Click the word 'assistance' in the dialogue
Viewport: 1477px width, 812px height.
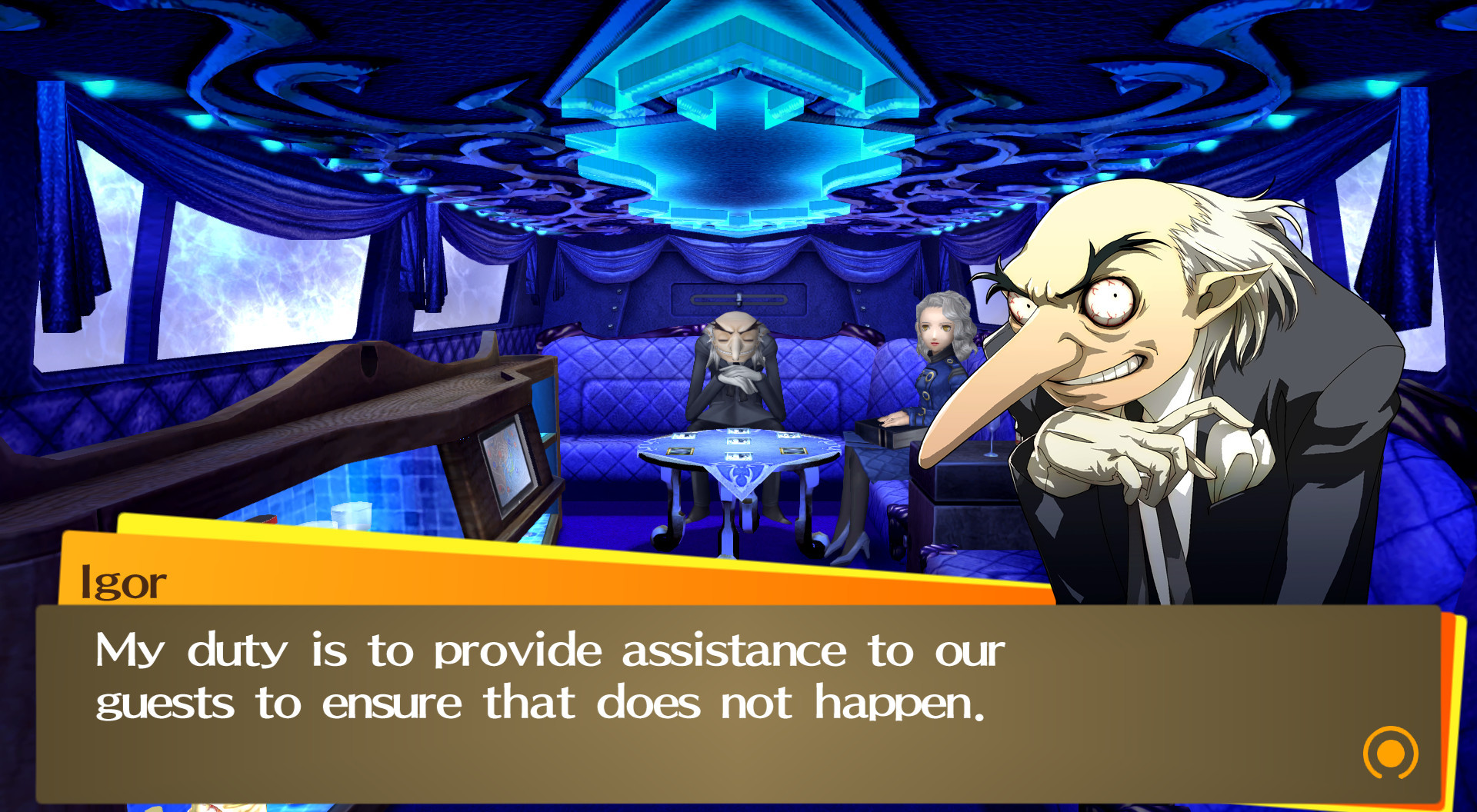731,650
